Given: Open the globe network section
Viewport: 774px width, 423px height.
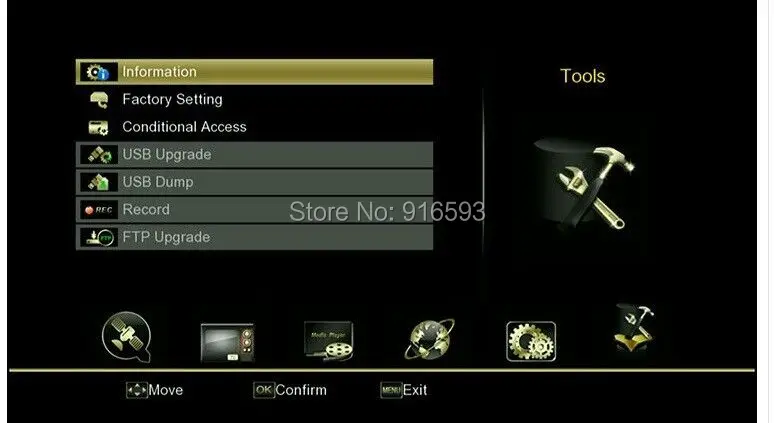Looking at the screenshot, I should click(x=430, y=341).
